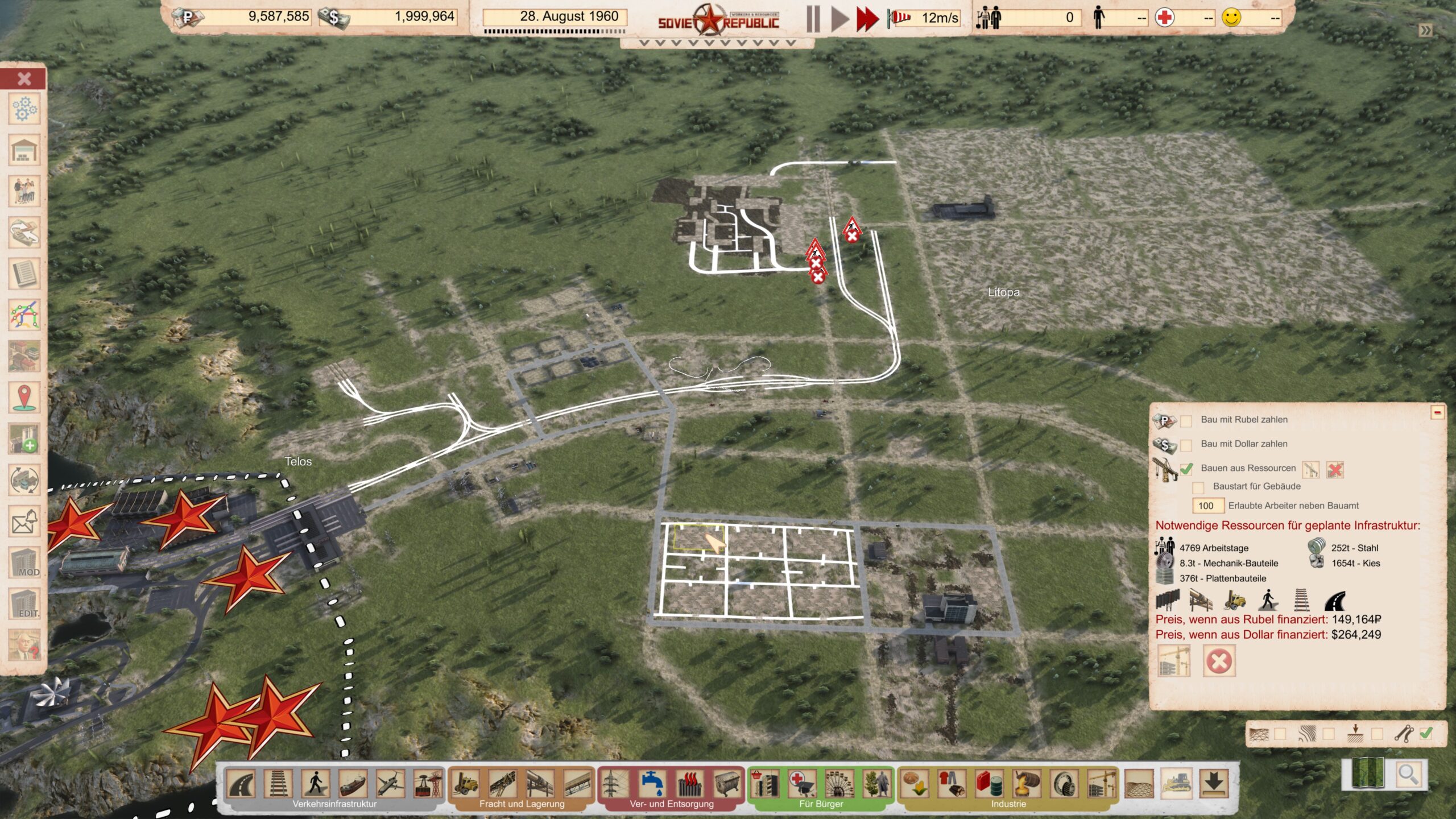Click the magnifying glass search button
Image resolution: width=1456 pixels, height=819 pixels.
[1407, 774]
